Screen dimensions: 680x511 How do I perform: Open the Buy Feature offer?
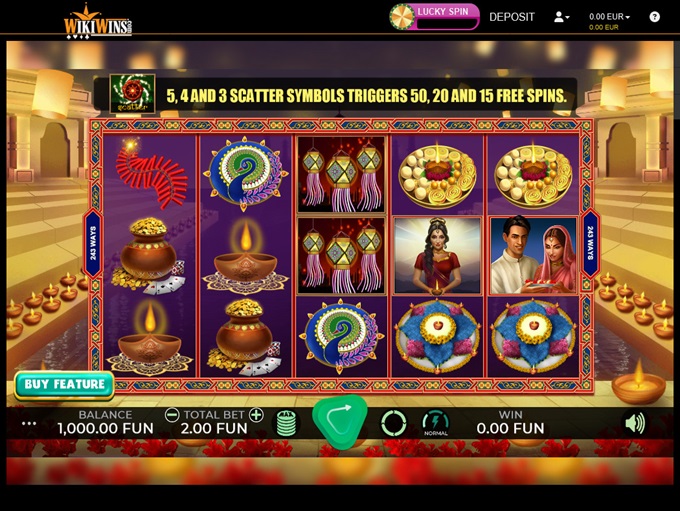click(x=64, y=384)
